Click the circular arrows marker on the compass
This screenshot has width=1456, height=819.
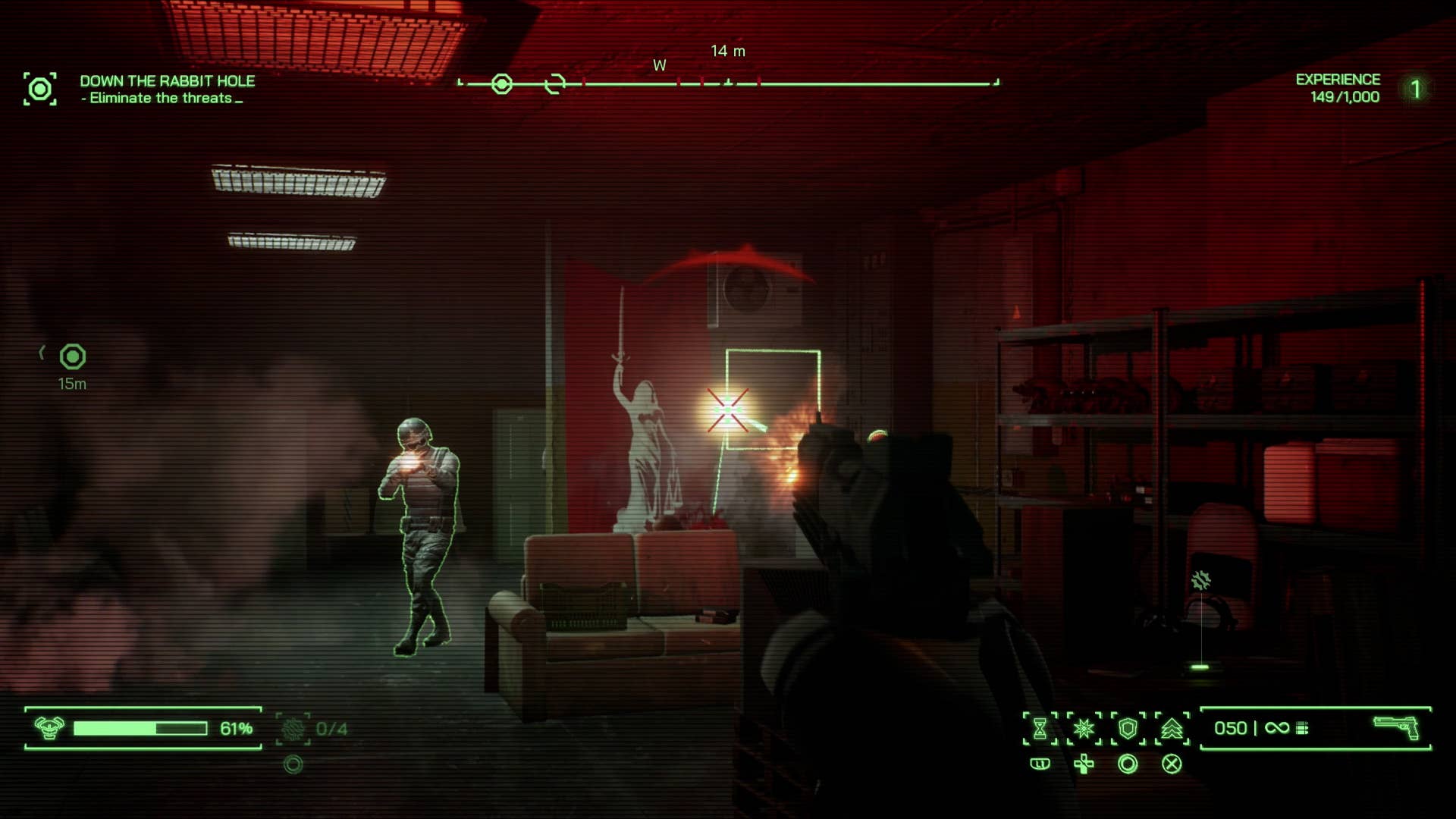tap(555, 84)
